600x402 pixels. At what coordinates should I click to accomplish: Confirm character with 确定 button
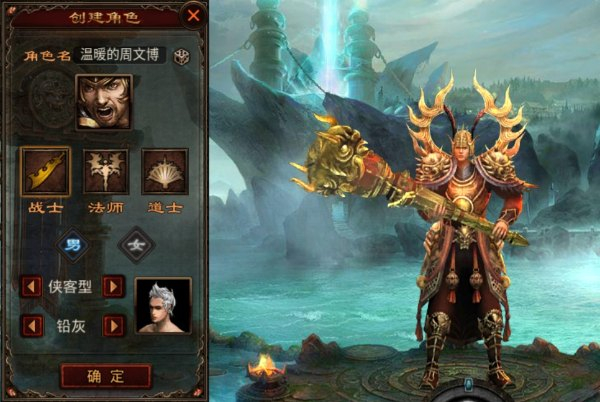click(105, 376)
